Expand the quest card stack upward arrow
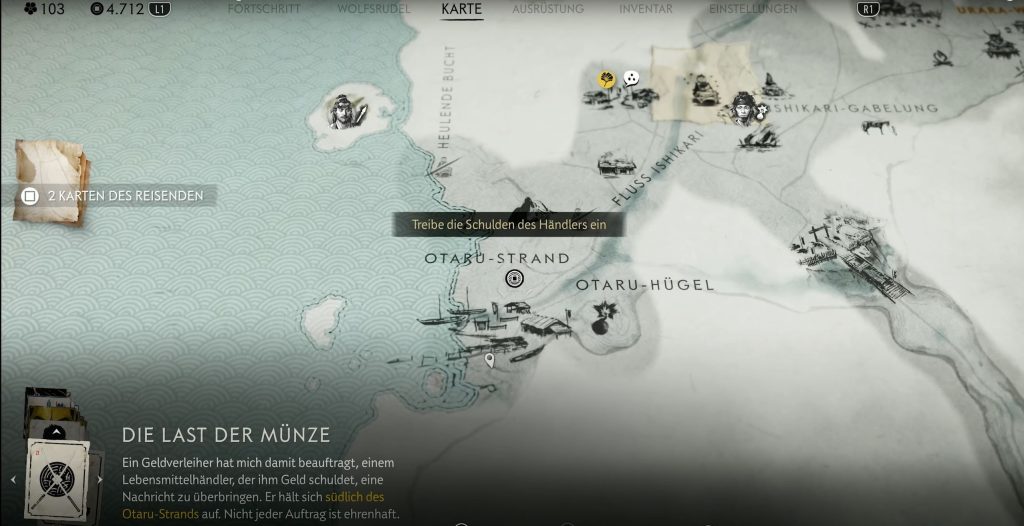This screenshot has width=1024, height=526. pyautogui.click(x=56, y=433)
